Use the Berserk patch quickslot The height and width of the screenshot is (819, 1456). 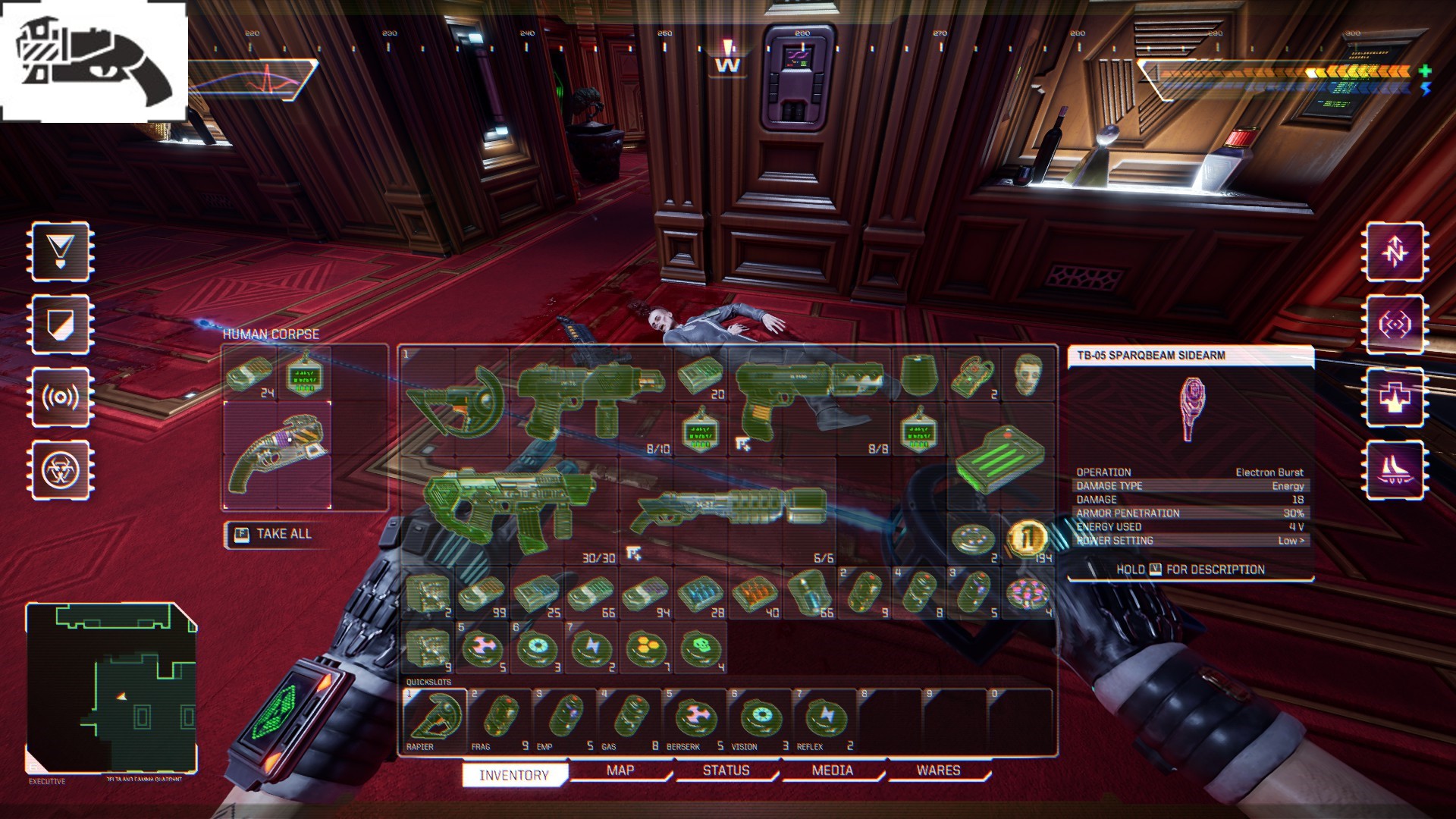pos(695,719)
